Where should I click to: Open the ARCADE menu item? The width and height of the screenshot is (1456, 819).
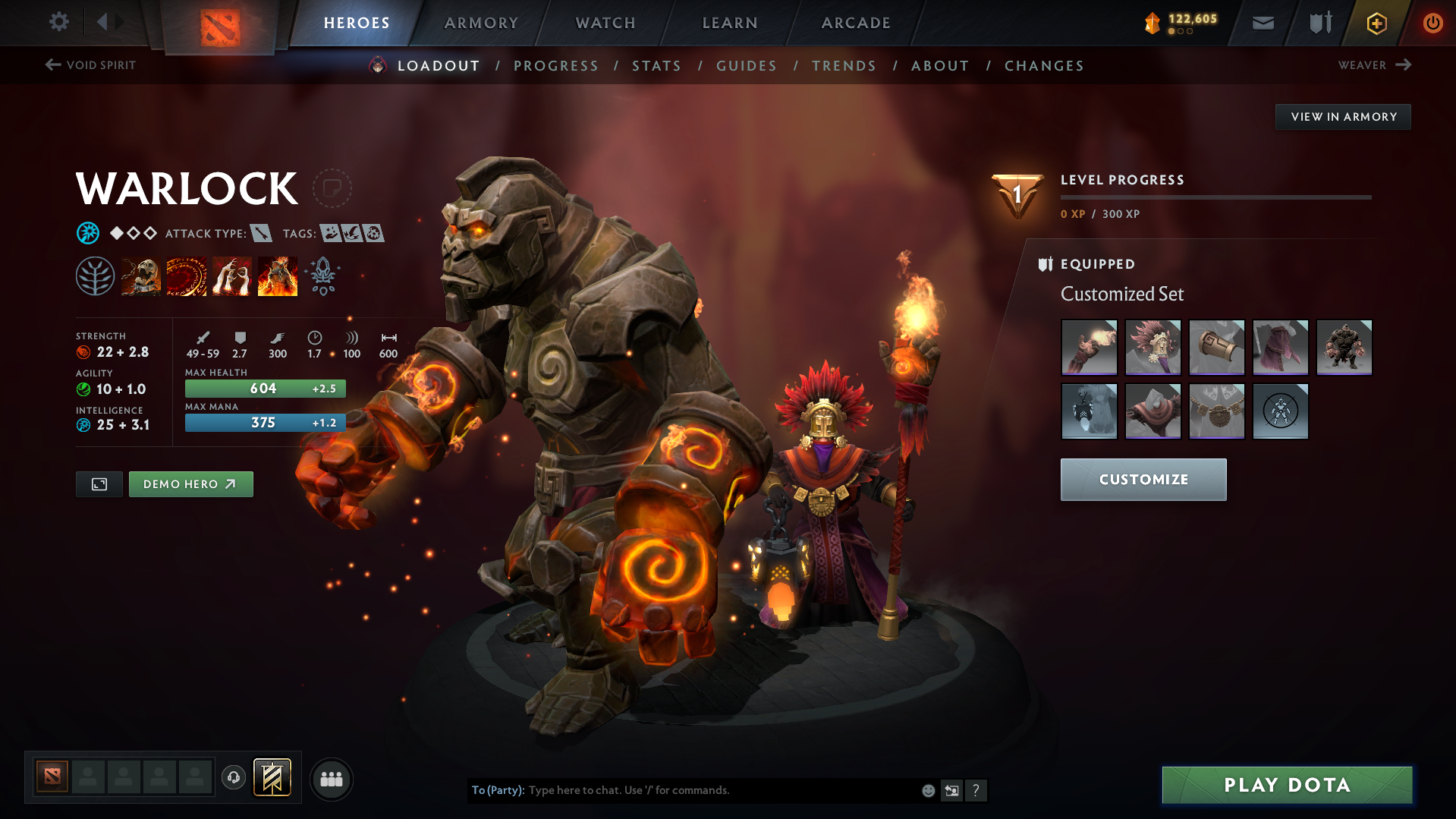[x=856, y=23]
